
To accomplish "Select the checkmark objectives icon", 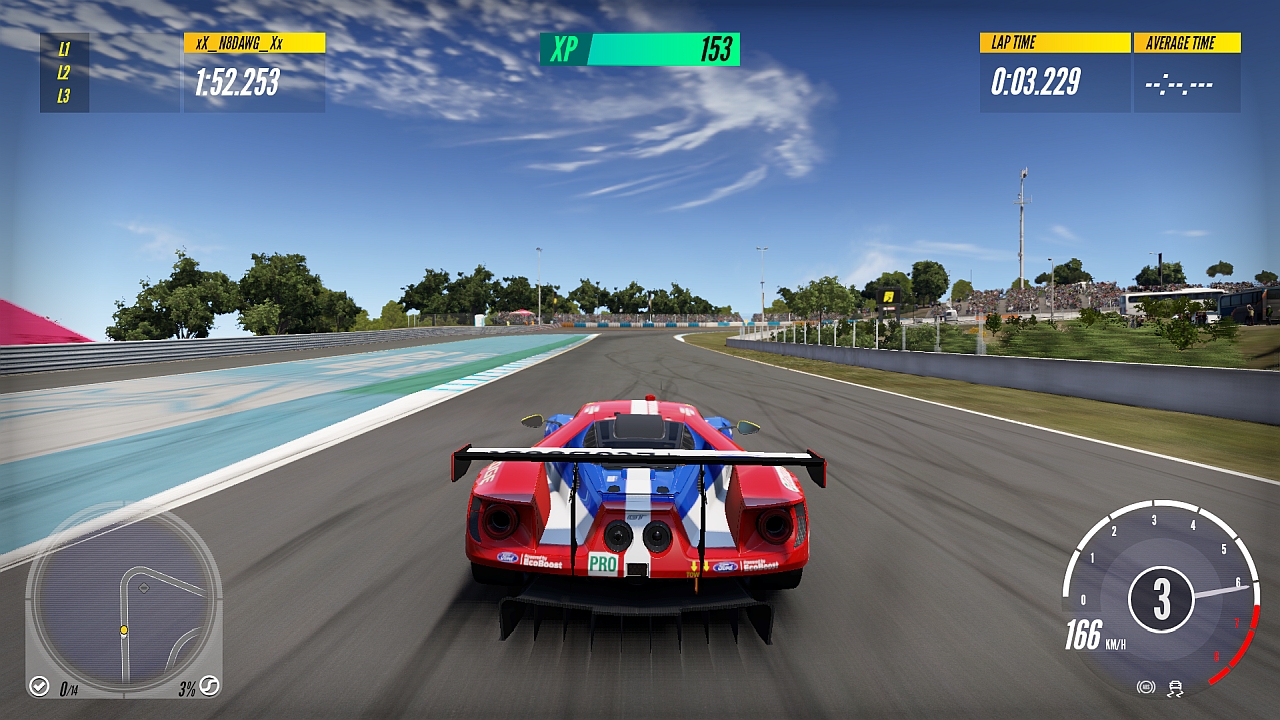I will pos(39,686).
